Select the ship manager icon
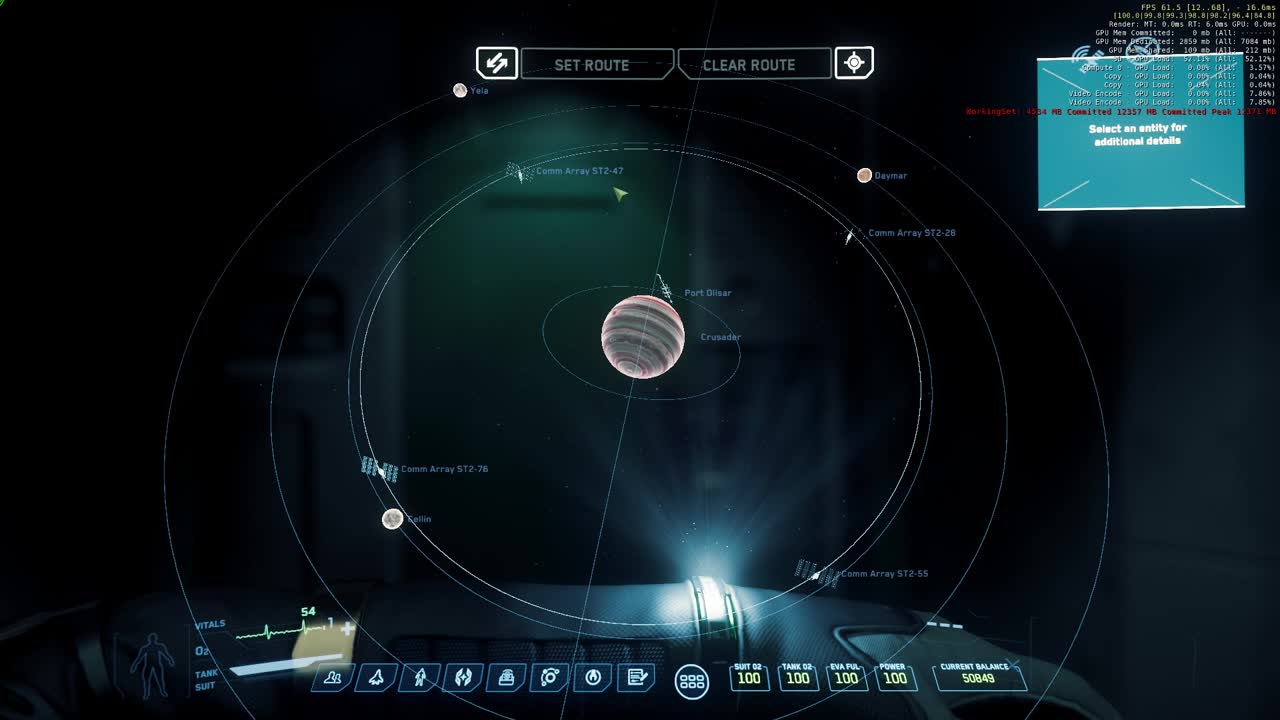The width and height of the screenshot is (1280, 720). pyautogui.click(x=375, y=679)
